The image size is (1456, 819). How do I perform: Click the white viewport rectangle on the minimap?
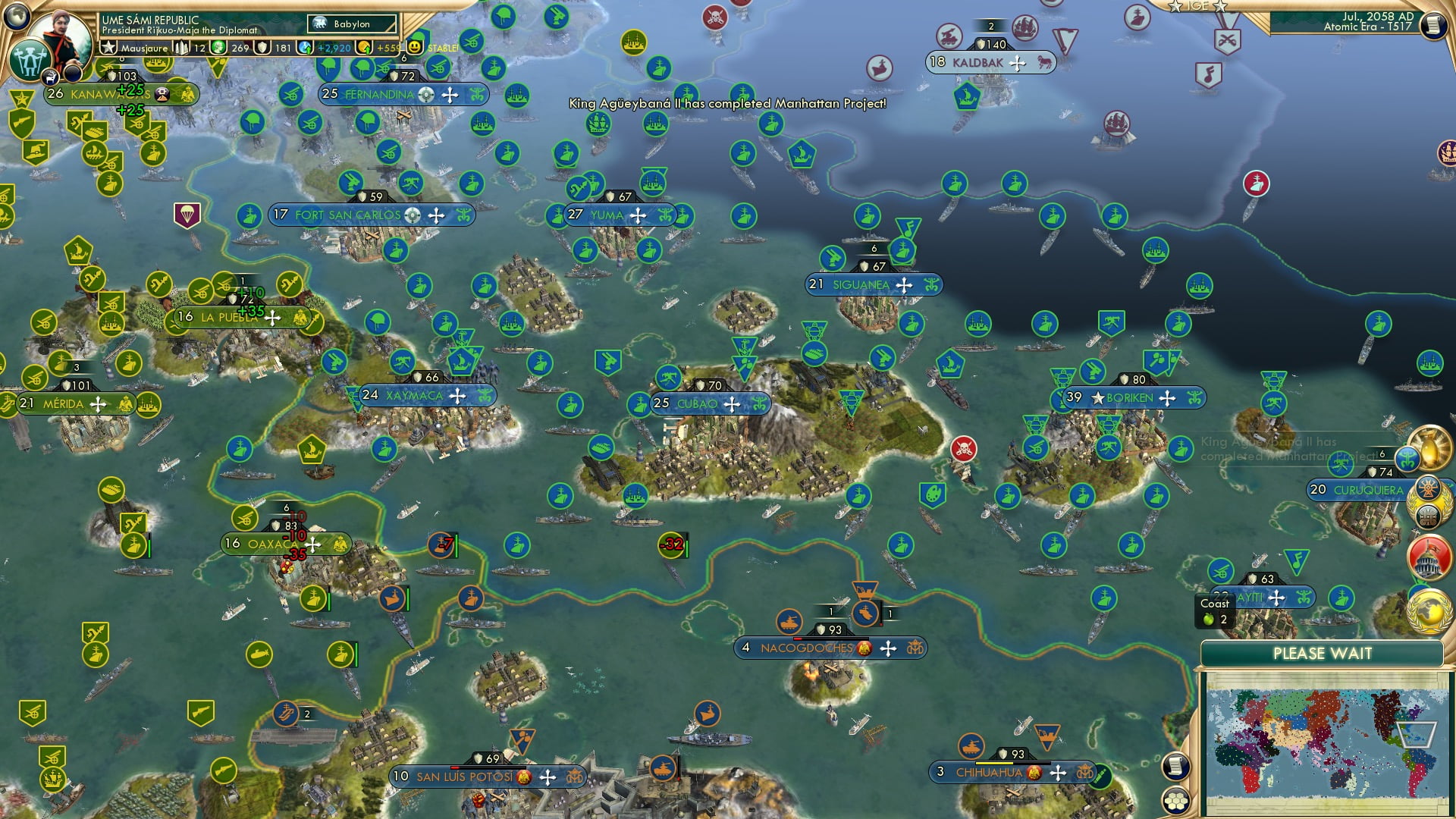(x=1416, y=734)
